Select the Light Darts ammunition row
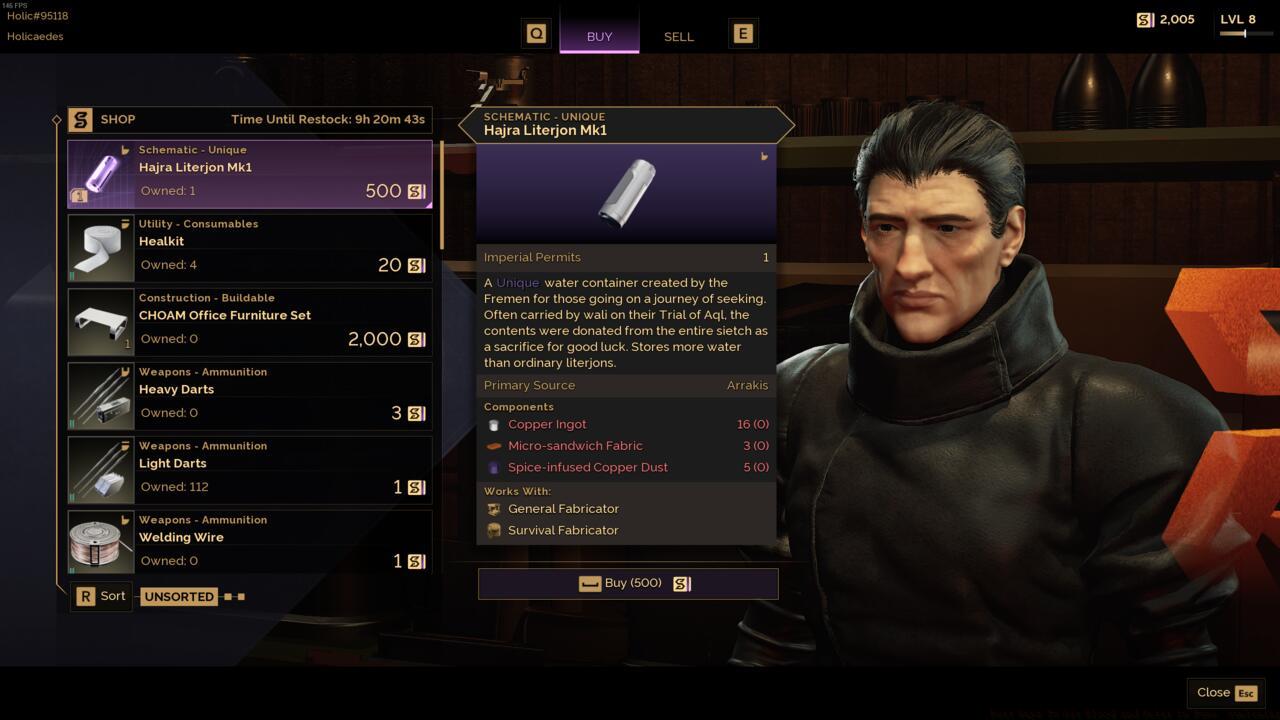 tap(250, 471)
